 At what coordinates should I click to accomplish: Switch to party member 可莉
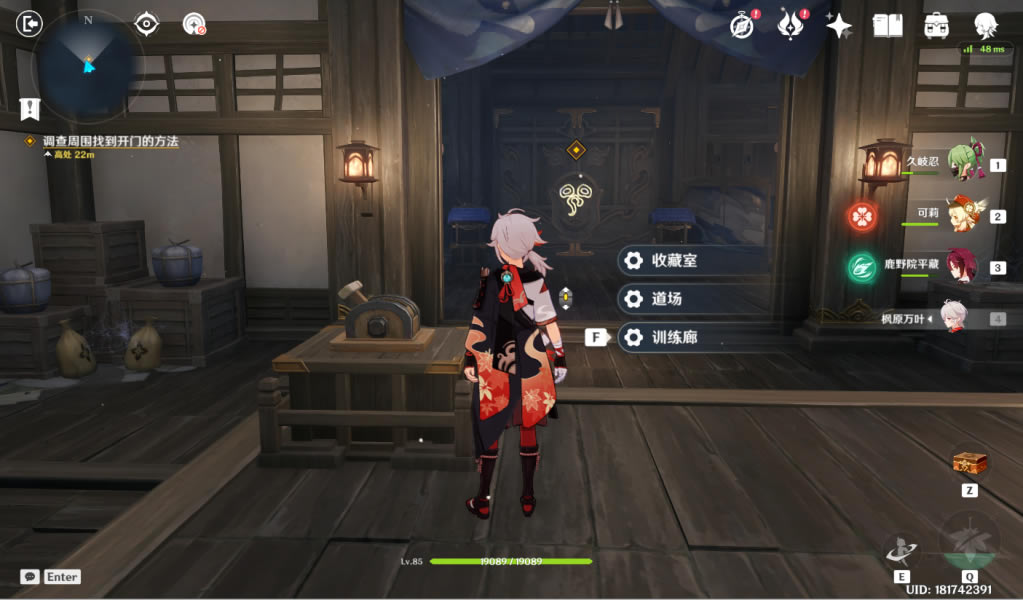(965, 215)
